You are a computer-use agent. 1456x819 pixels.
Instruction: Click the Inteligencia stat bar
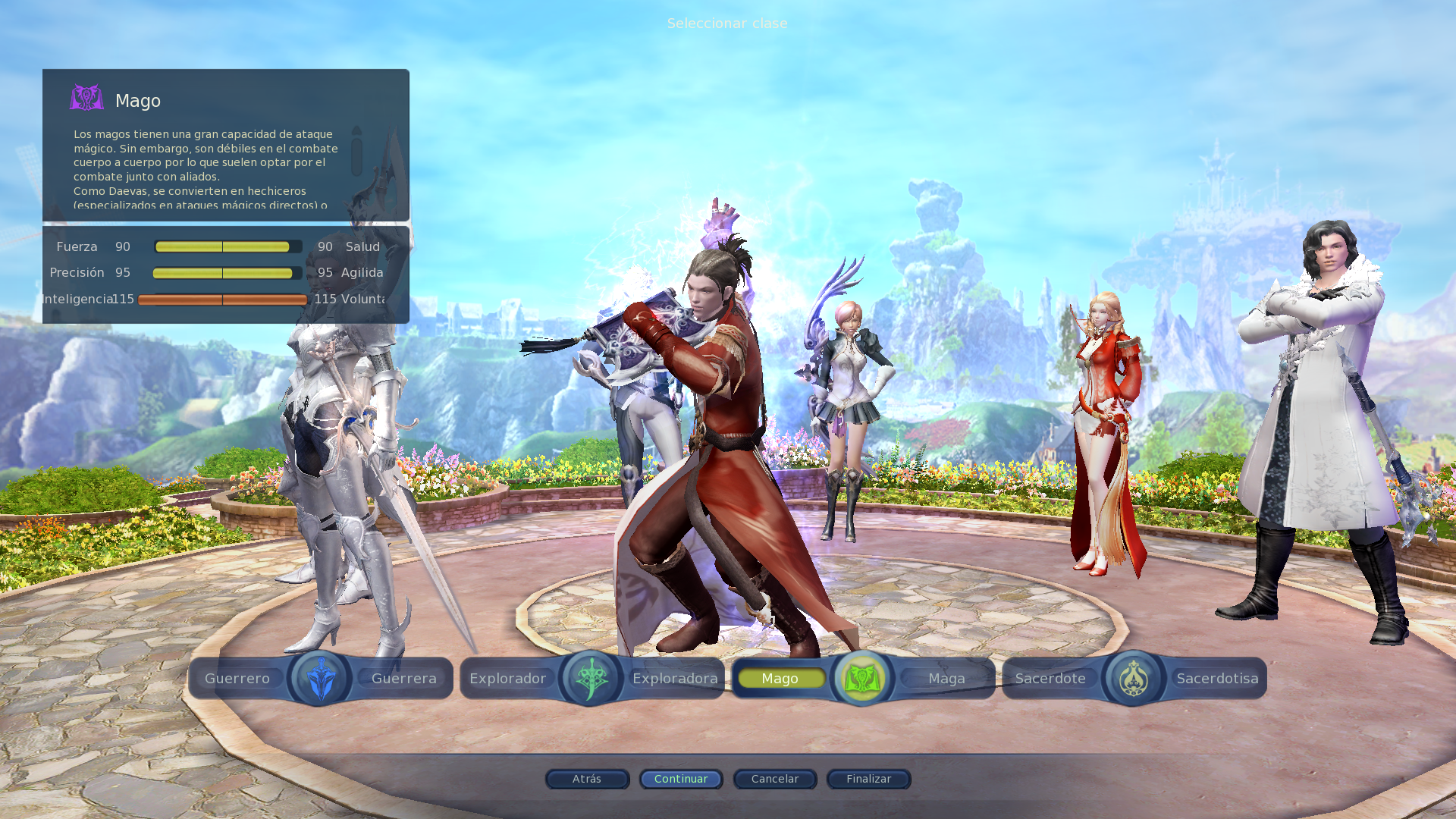[x=222, y=299]
